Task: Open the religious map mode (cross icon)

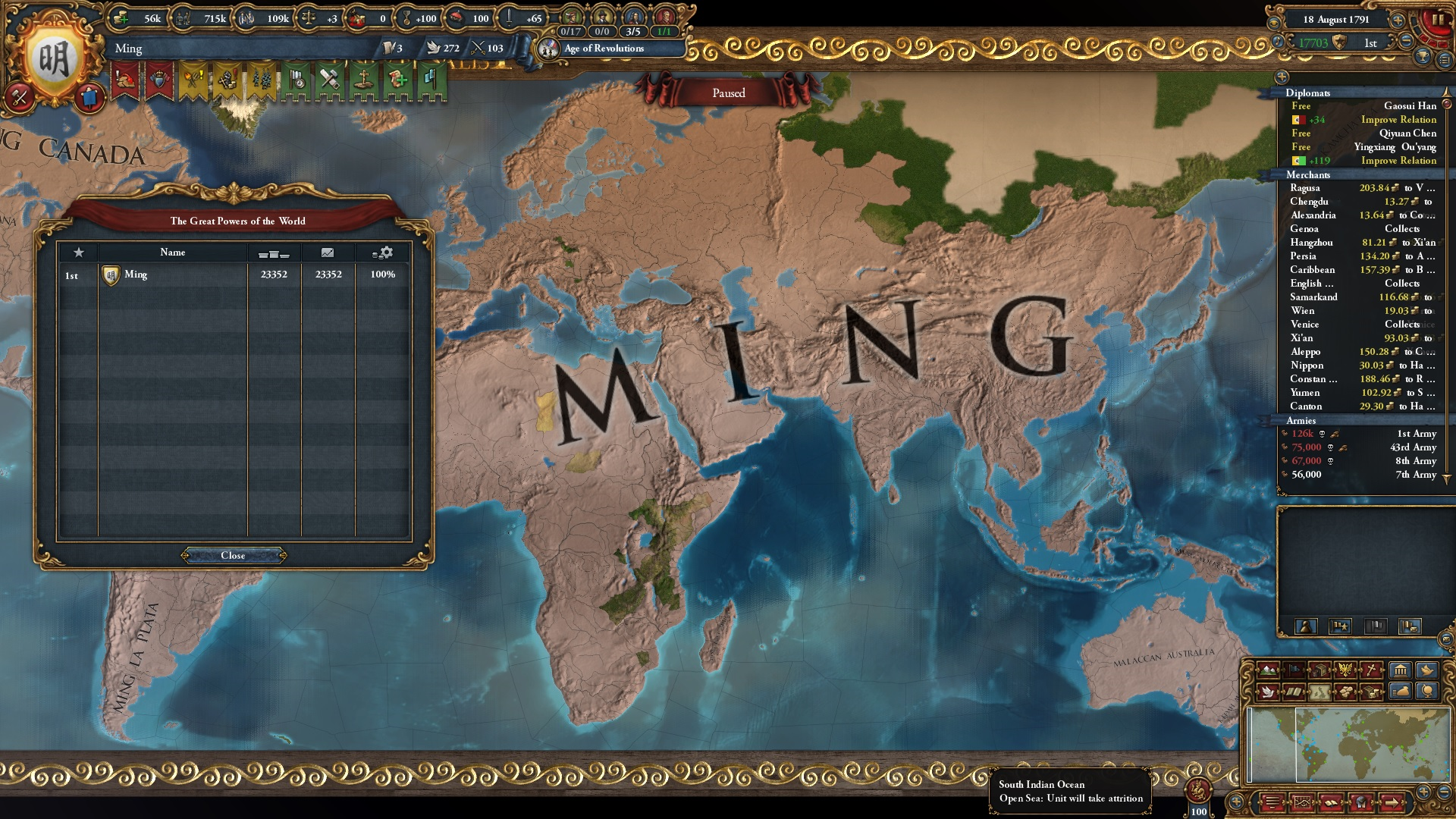Action: [1370, 670]
